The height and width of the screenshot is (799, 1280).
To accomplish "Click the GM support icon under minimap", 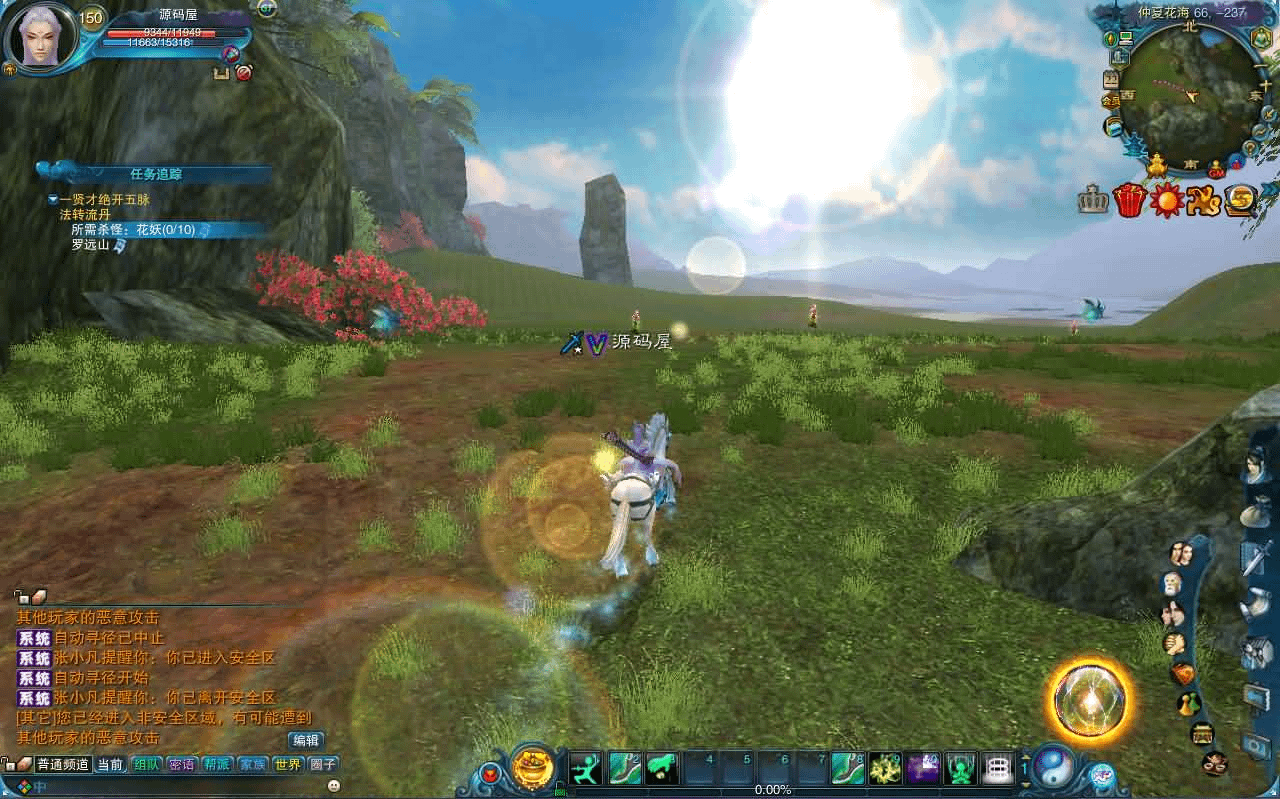I will coord(1216,167).
